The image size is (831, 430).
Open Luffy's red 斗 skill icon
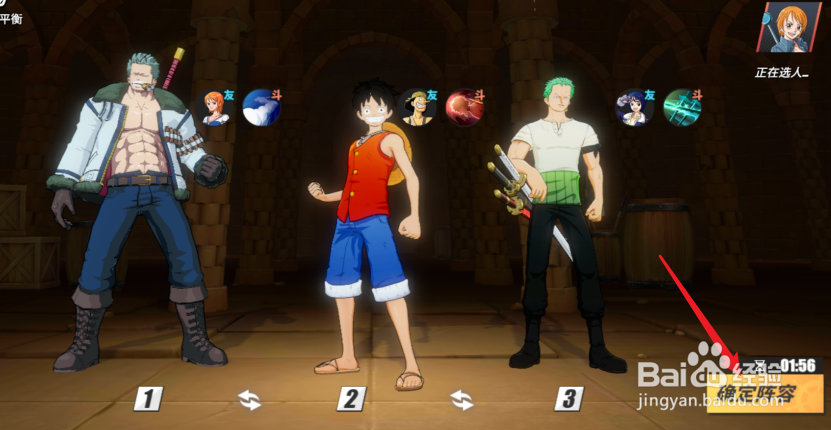click(464, 106)
